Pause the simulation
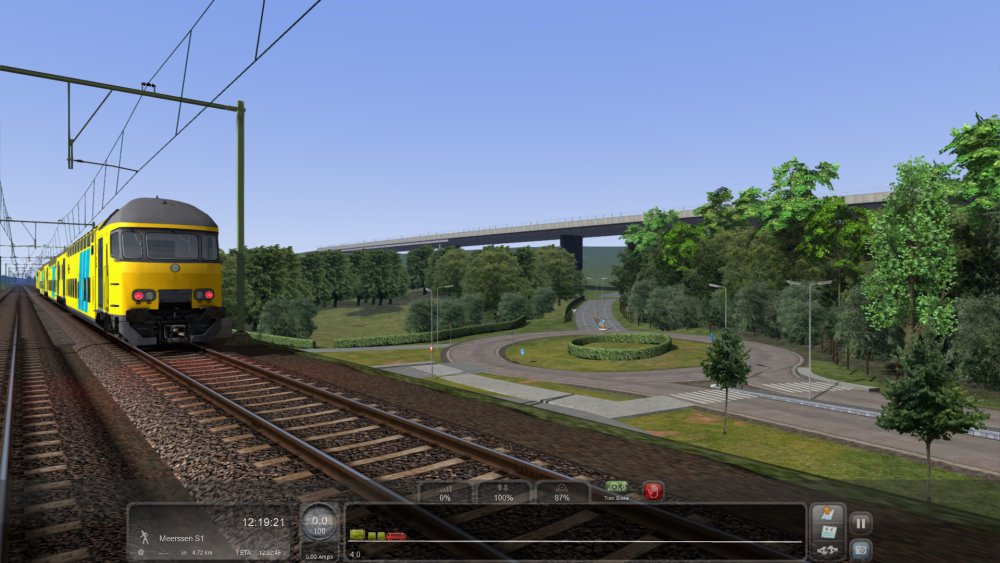 pyautogui.click(x=860, y=522)
